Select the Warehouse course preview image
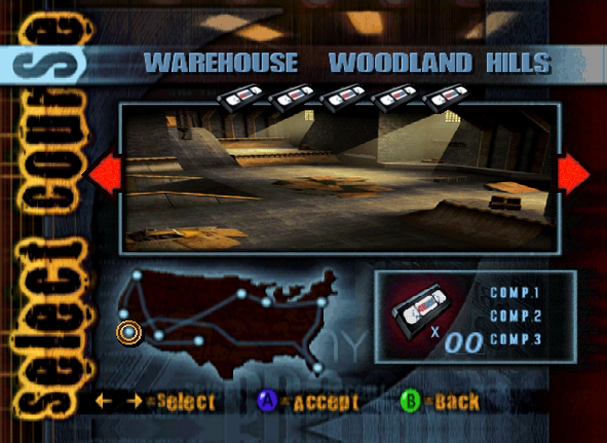This screenshot has width=607, height=443. tap(338, 178)
